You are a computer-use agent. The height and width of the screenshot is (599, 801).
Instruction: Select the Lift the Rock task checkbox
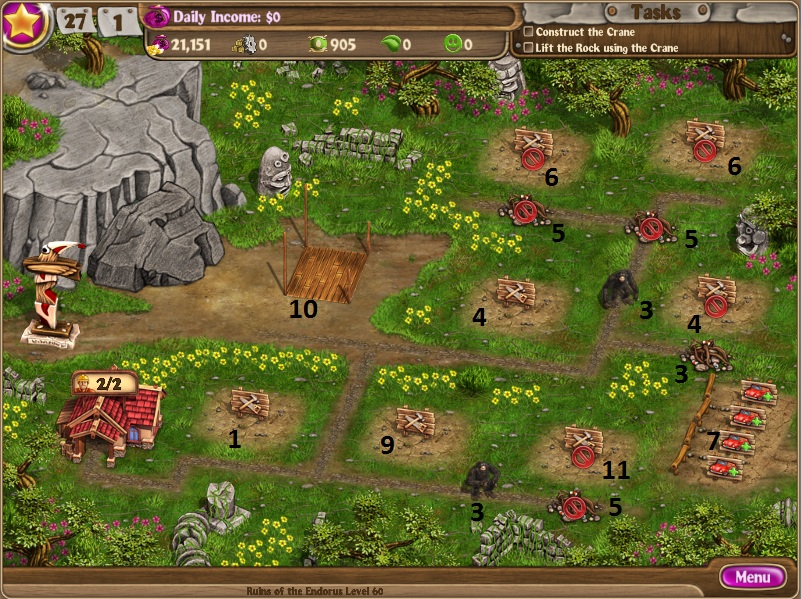(529, 48)
